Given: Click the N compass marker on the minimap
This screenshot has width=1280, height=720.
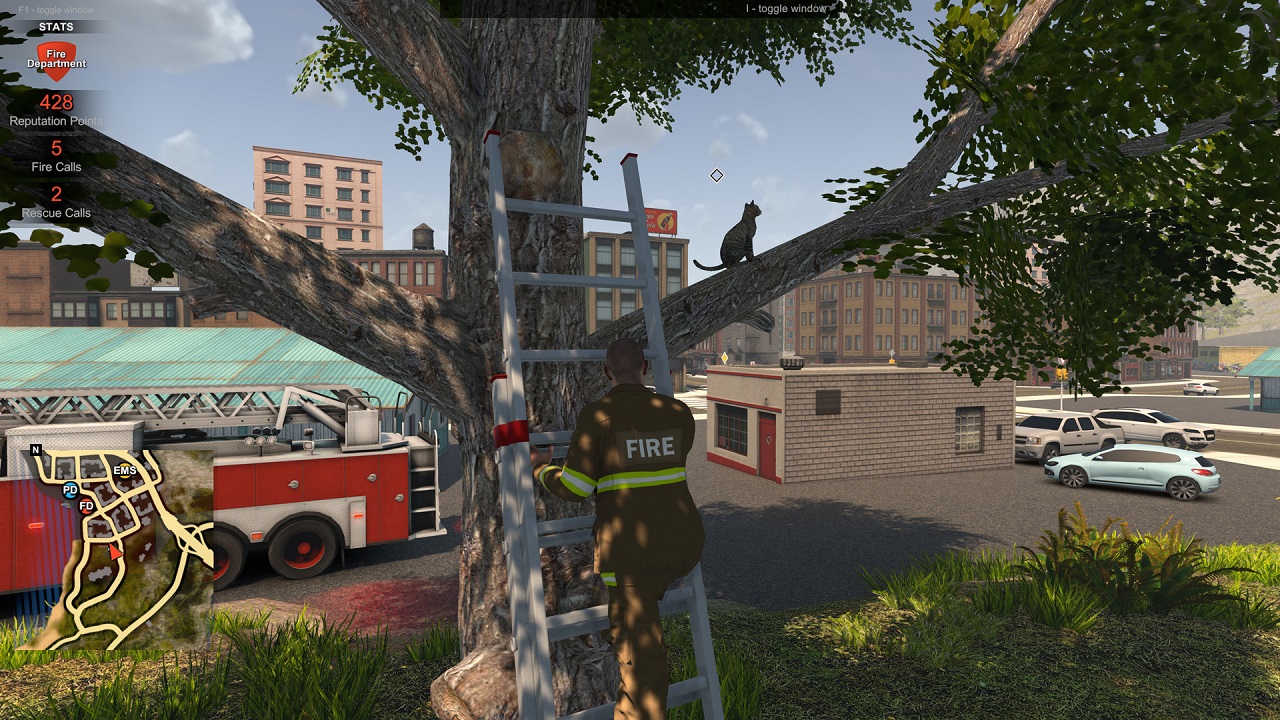Looking at the screenshot, I should (36, 450).
